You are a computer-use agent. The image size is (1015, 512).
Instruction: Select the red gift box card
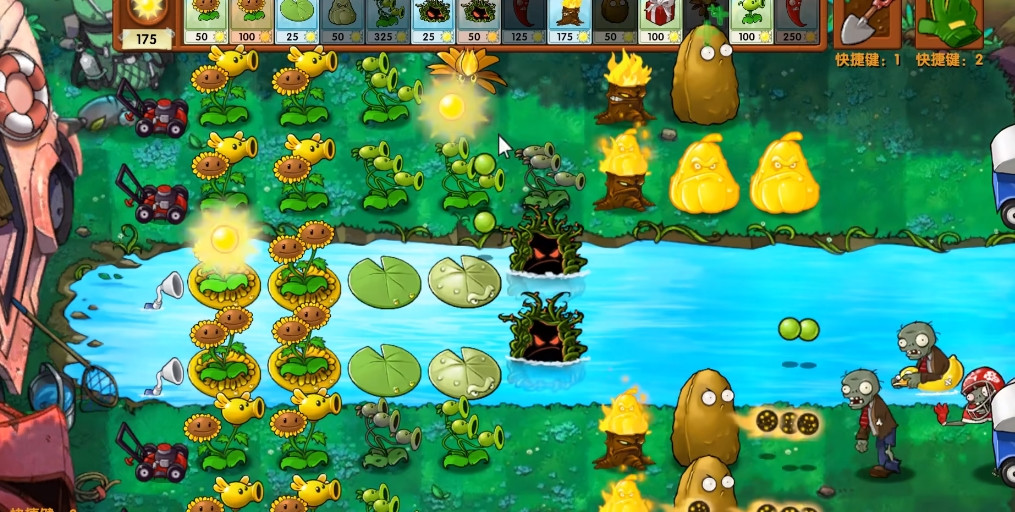(658, 22)
